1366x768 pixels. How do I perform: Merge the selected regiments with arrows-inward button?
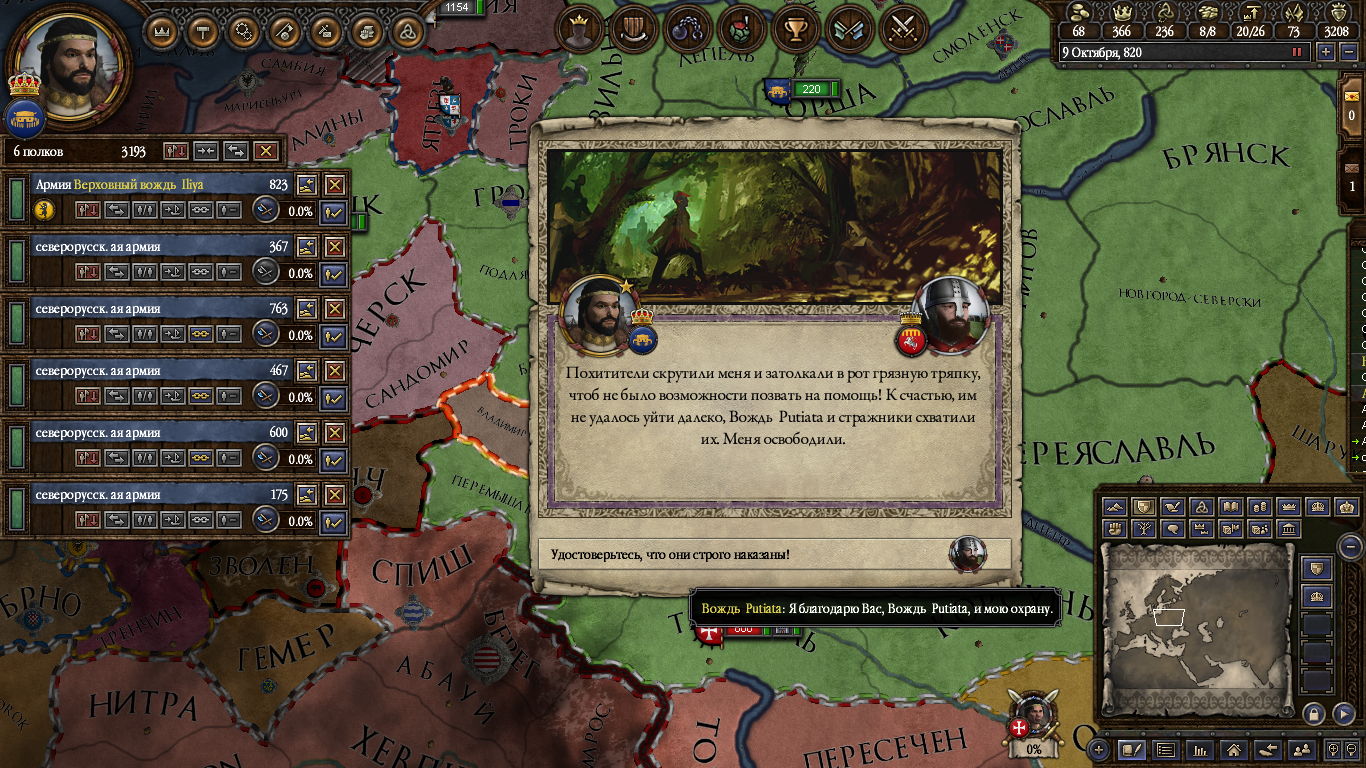pyautogui.click(x=206, y=151)
